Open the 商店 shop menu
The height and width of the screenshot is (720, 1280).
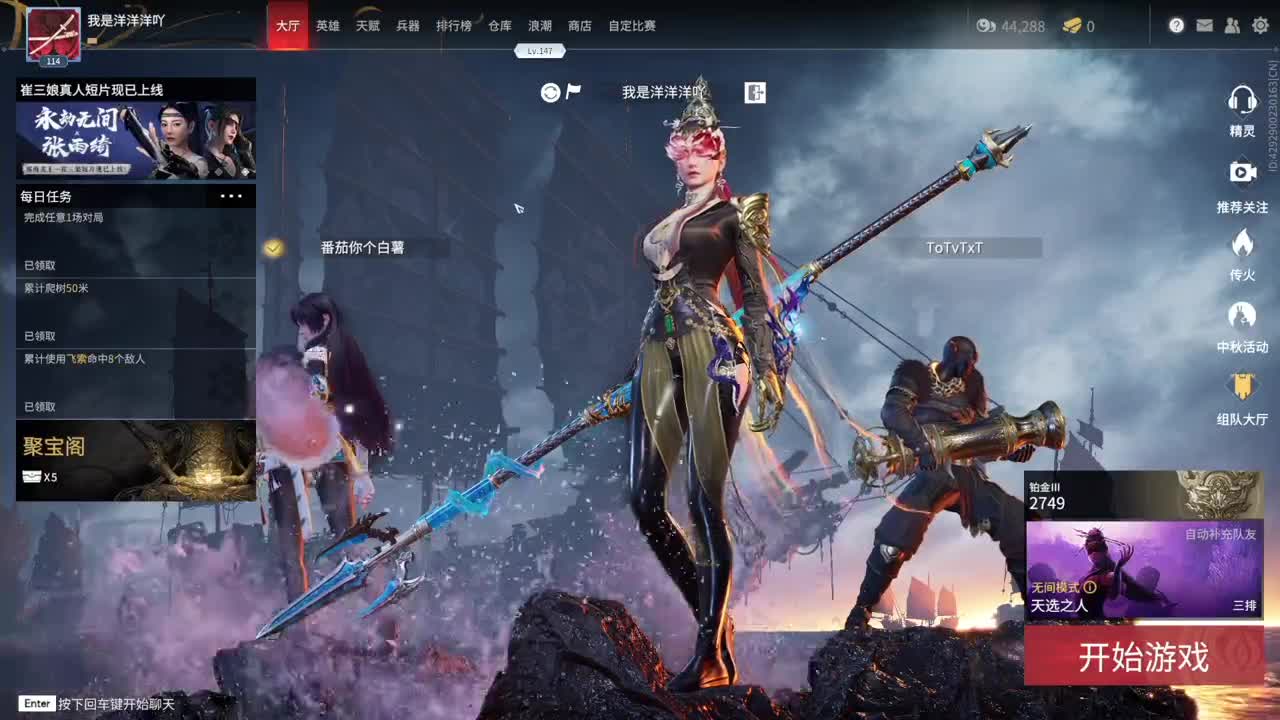581,26
